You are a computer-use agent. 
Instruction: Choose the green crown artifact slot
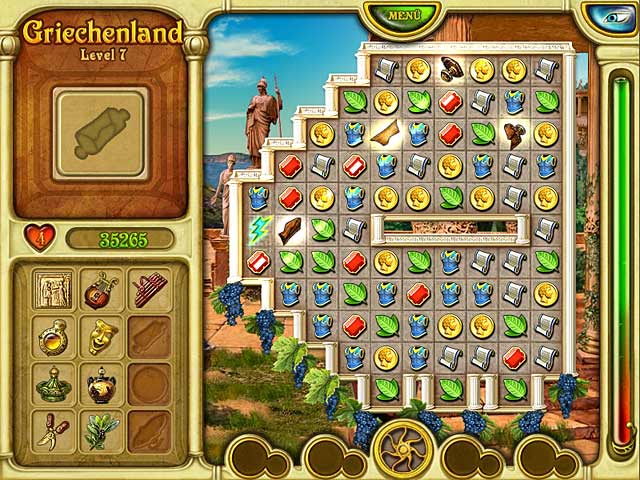(x=53, y=385)
